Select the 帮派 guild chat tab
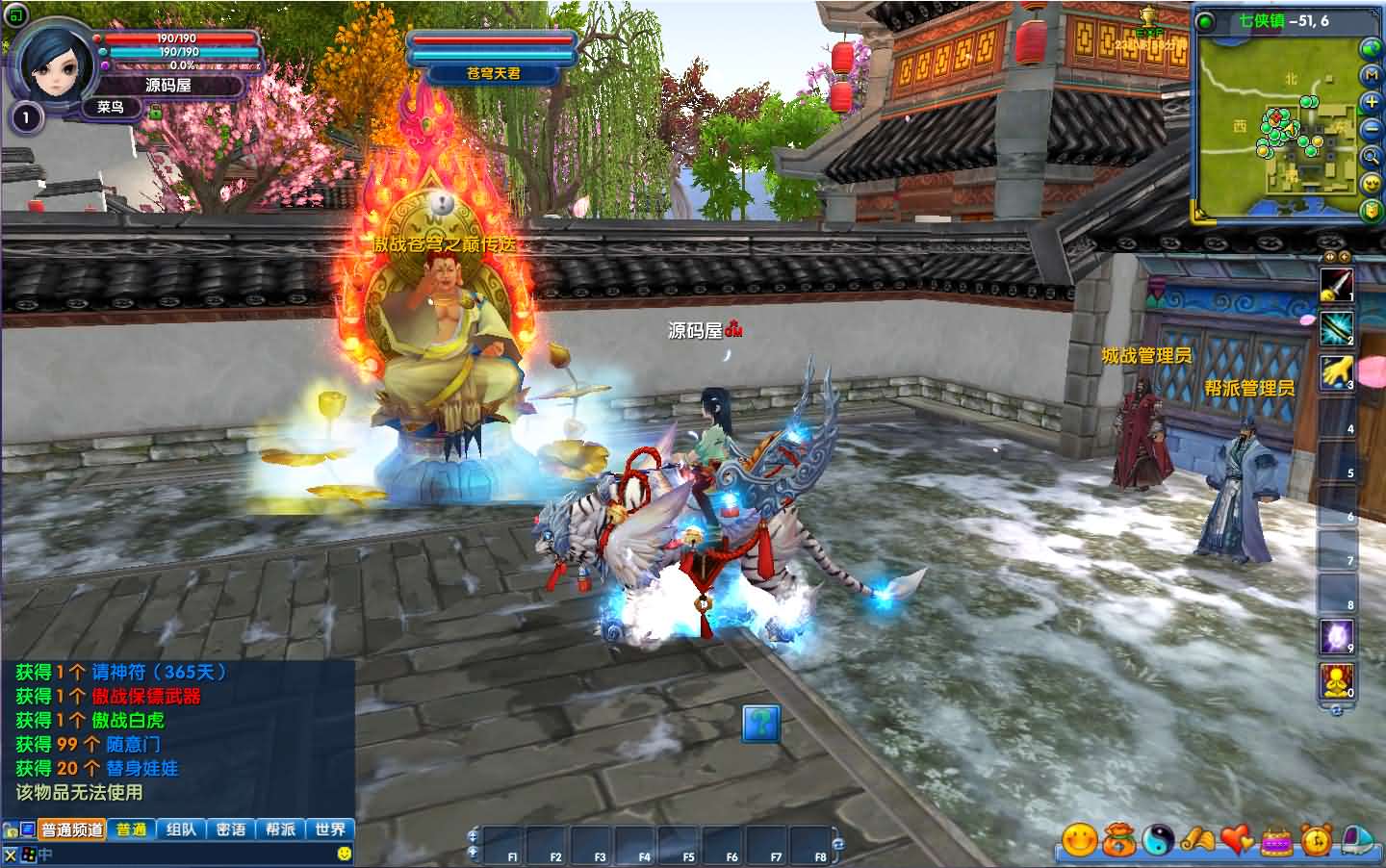The image size is (1386, 868). 280,830
